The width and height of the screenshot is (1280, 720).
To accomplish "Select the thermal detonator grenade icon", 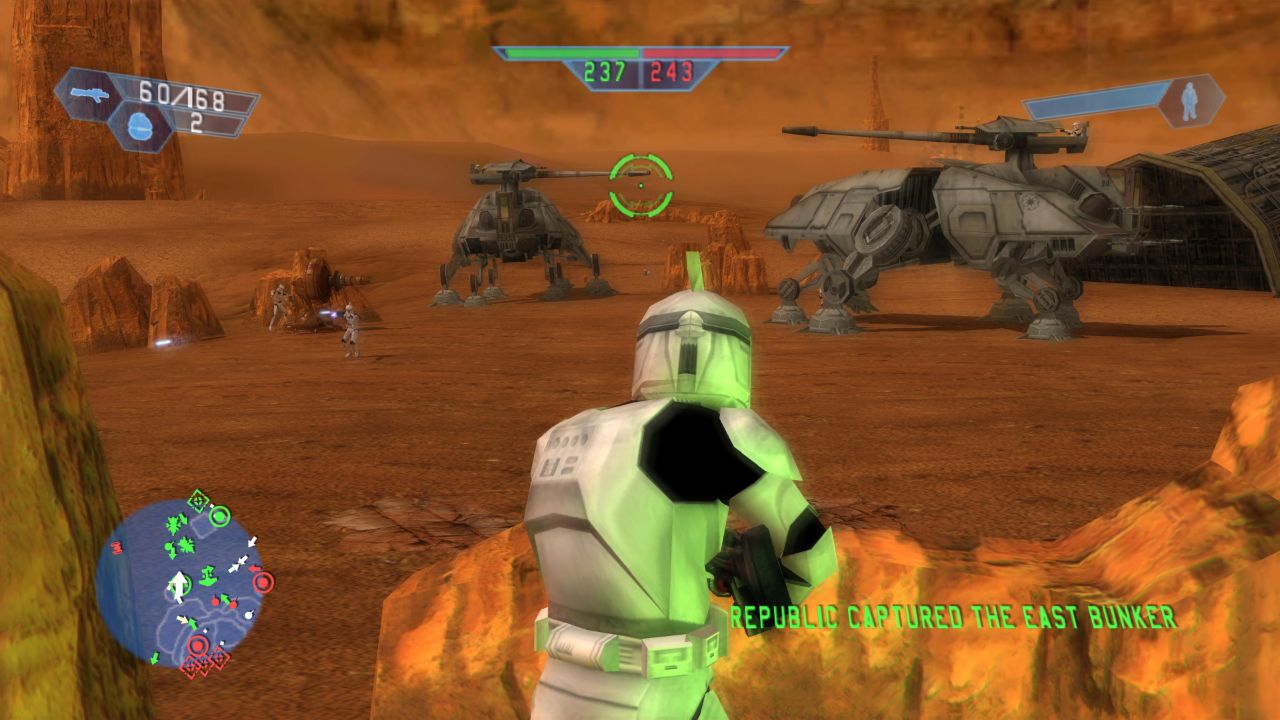I will coord(140,127).
